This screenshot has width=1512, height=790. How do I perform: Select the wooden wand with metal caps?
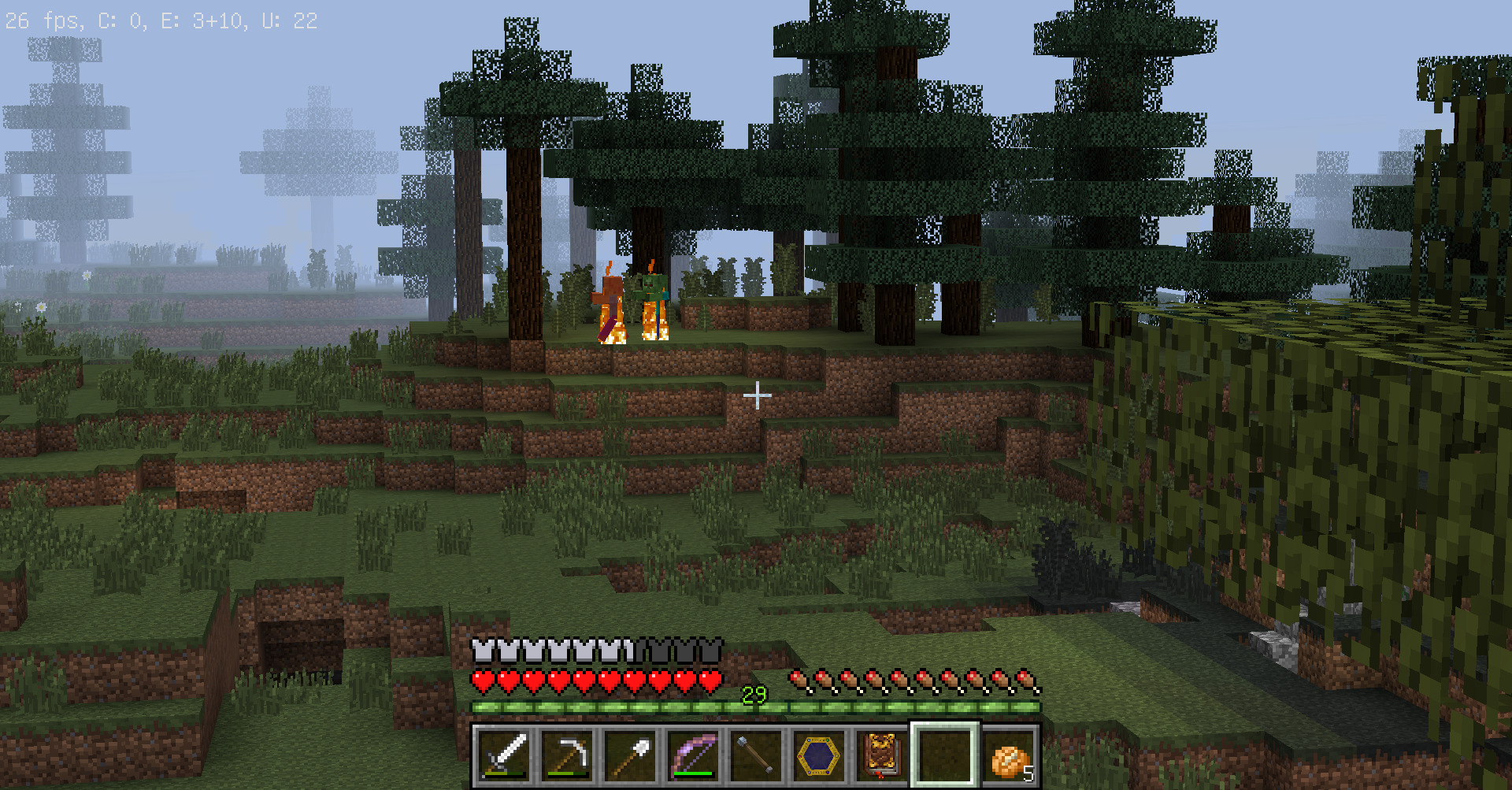point(756,756)
